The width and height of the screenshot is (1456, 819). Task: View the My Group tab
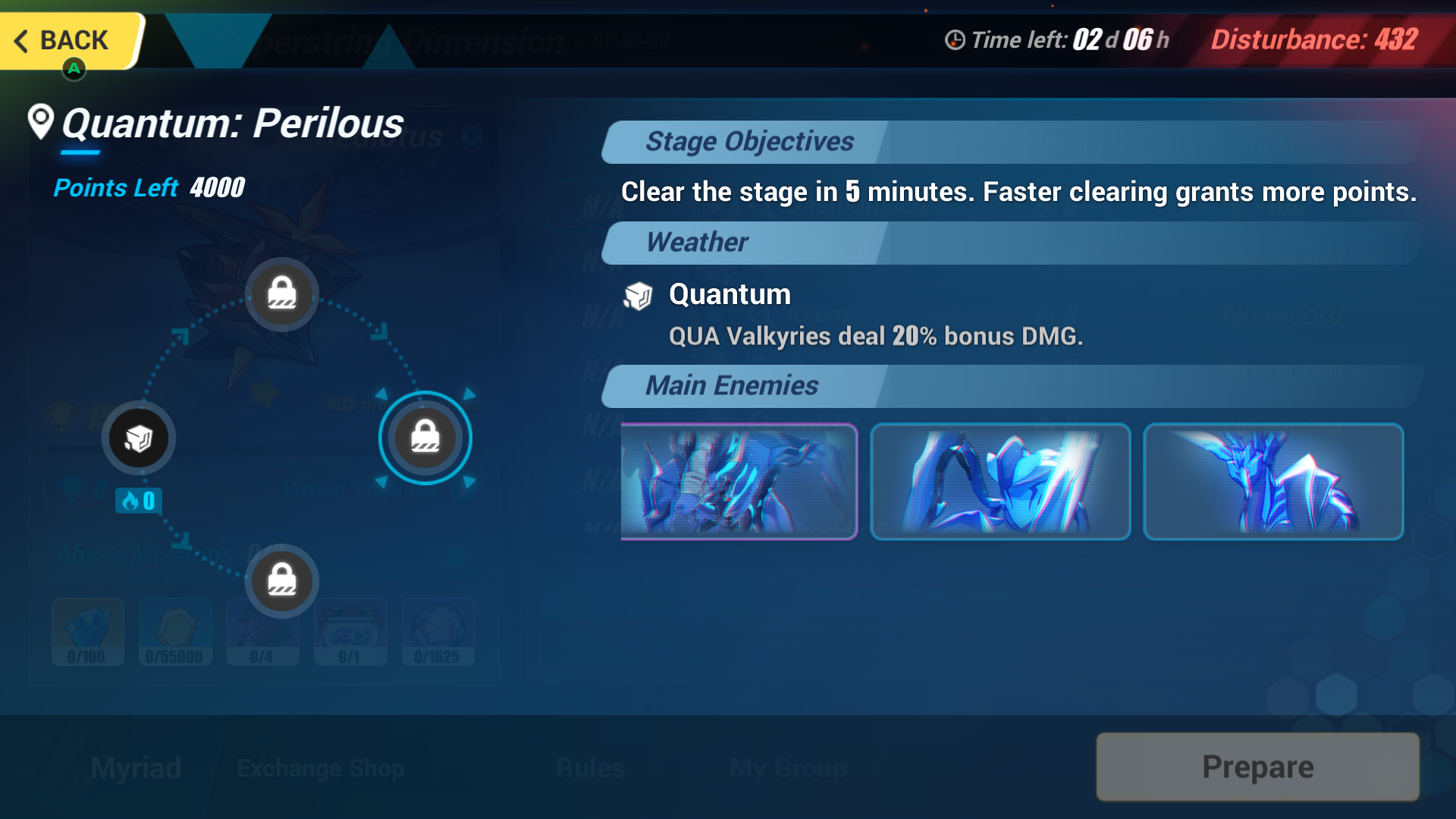click(x=788, y=767)
